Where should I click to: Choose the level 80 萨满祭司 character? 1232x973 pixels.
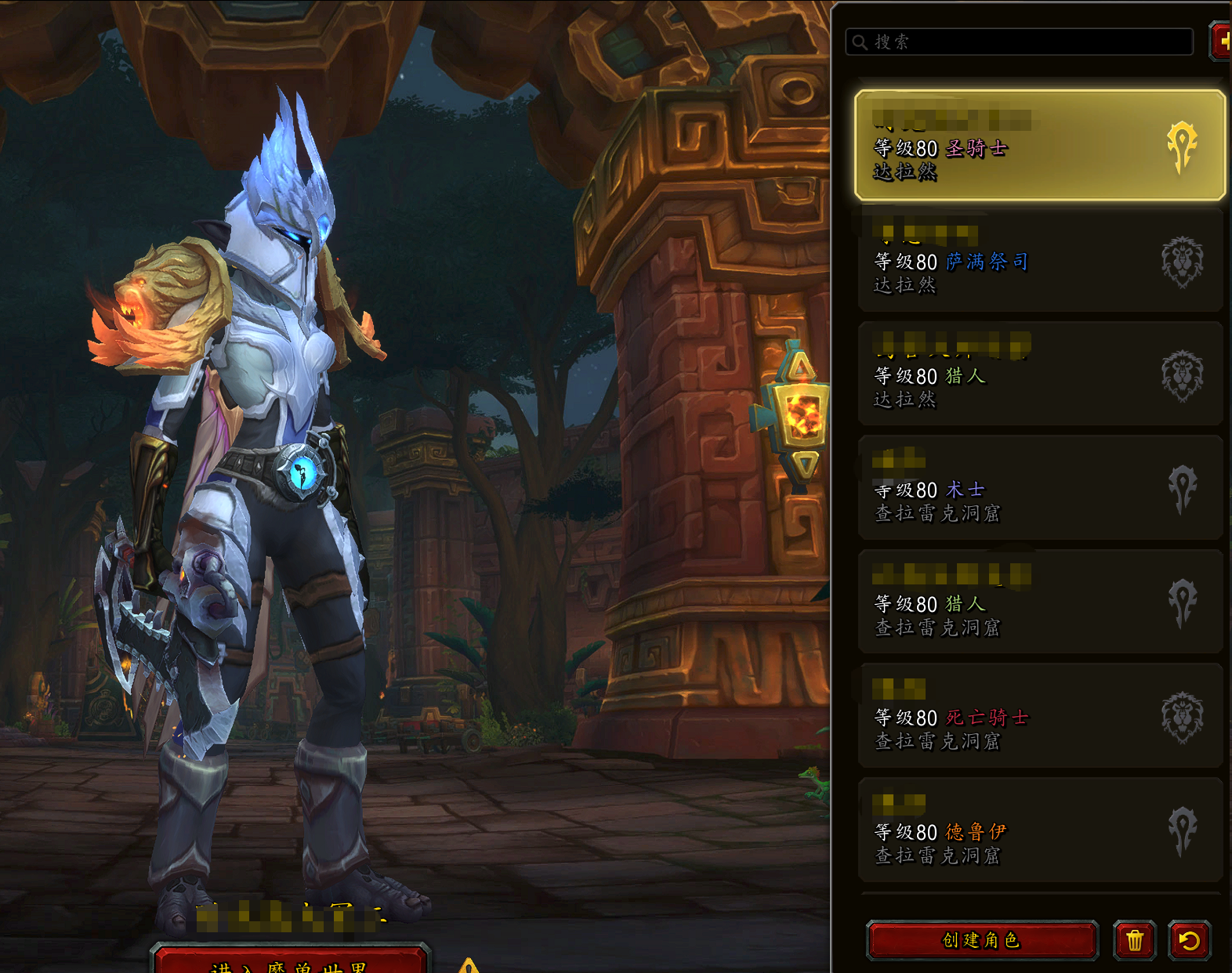(1039, 261)
